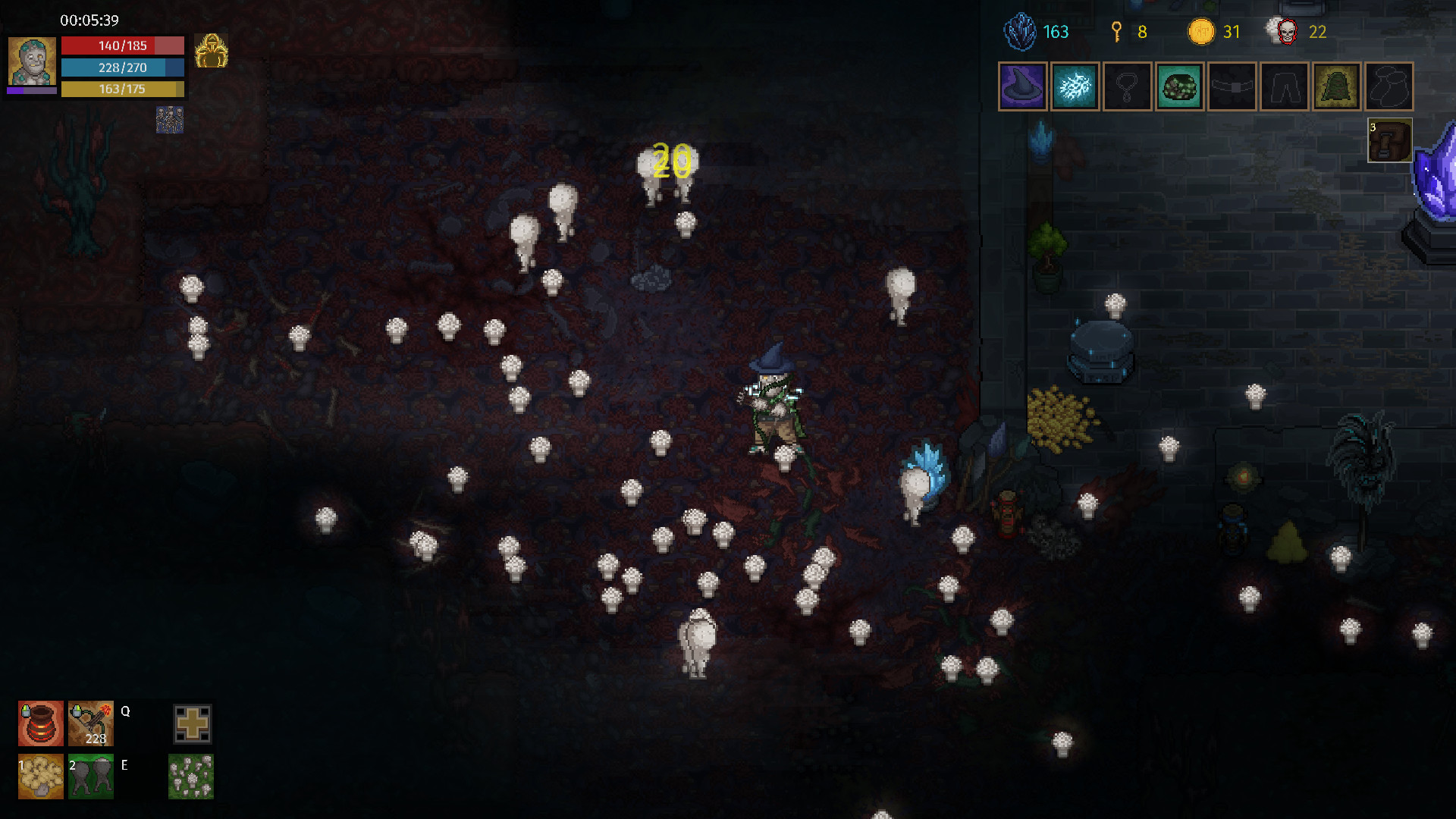Use the Q flaming torch ability
Image resolution: width=1456 pixels, height=819 pixels.
(x=90, y=724)
